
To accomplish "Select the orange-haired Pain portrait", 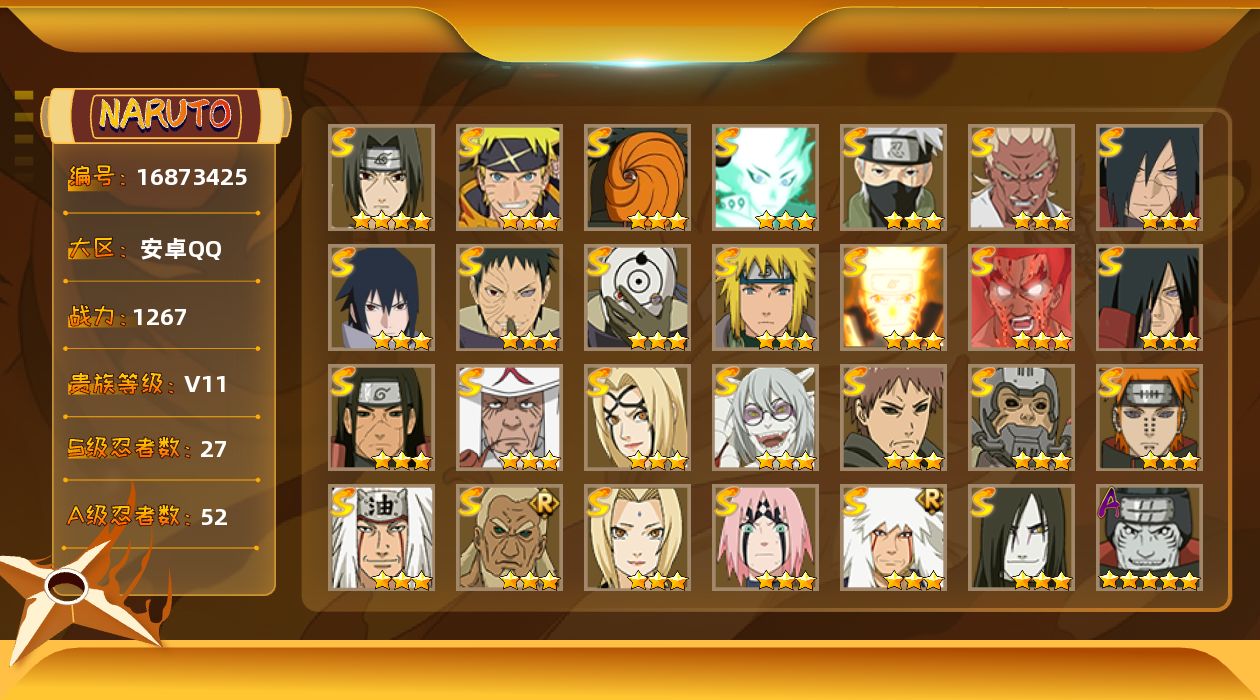I will click(x=1149, y=418).
